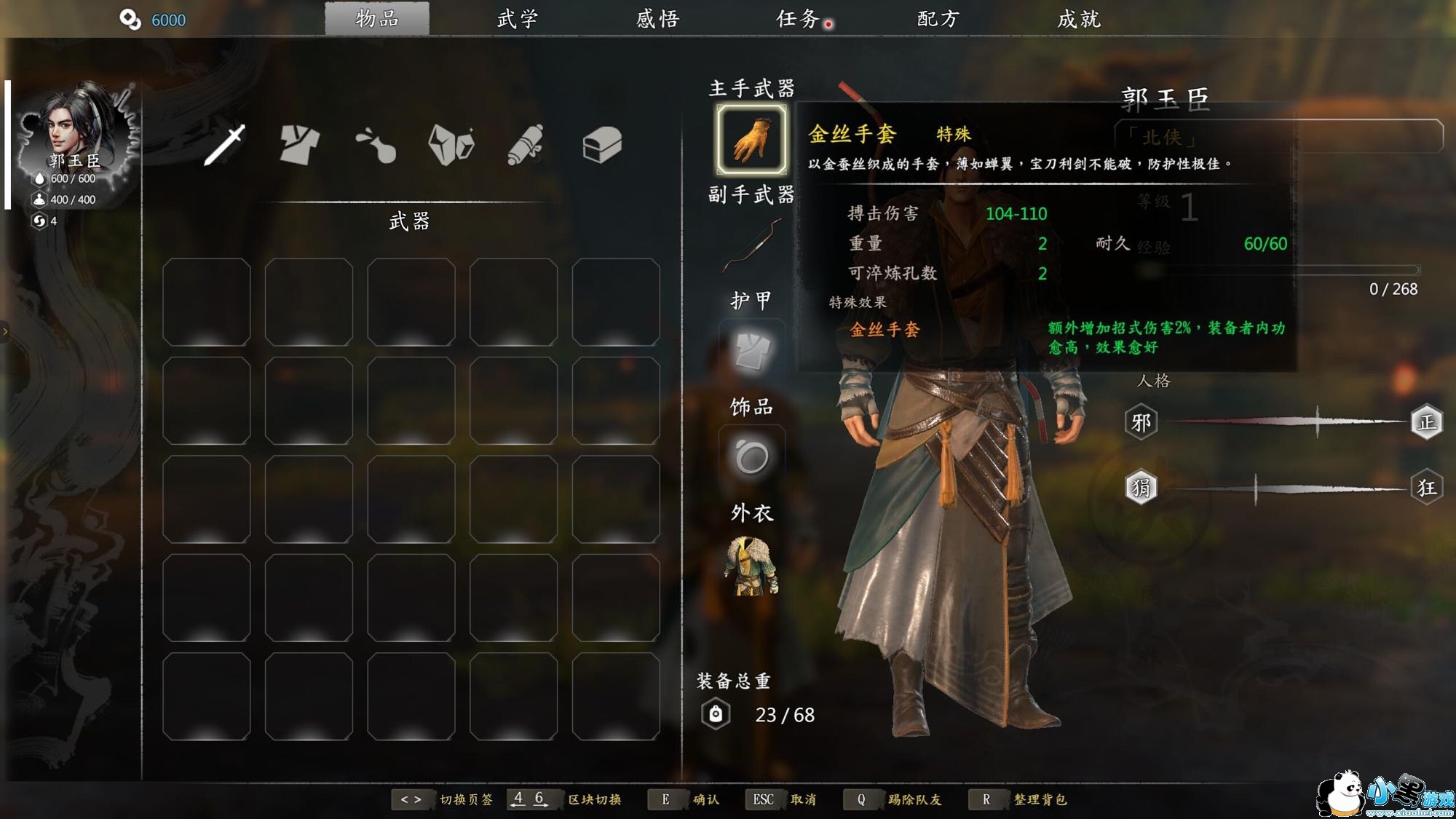Choose the 饰品 ring accessory slot
This screenshot has height=819, width=1456.
pyautogui.click(x=751, y=458)
